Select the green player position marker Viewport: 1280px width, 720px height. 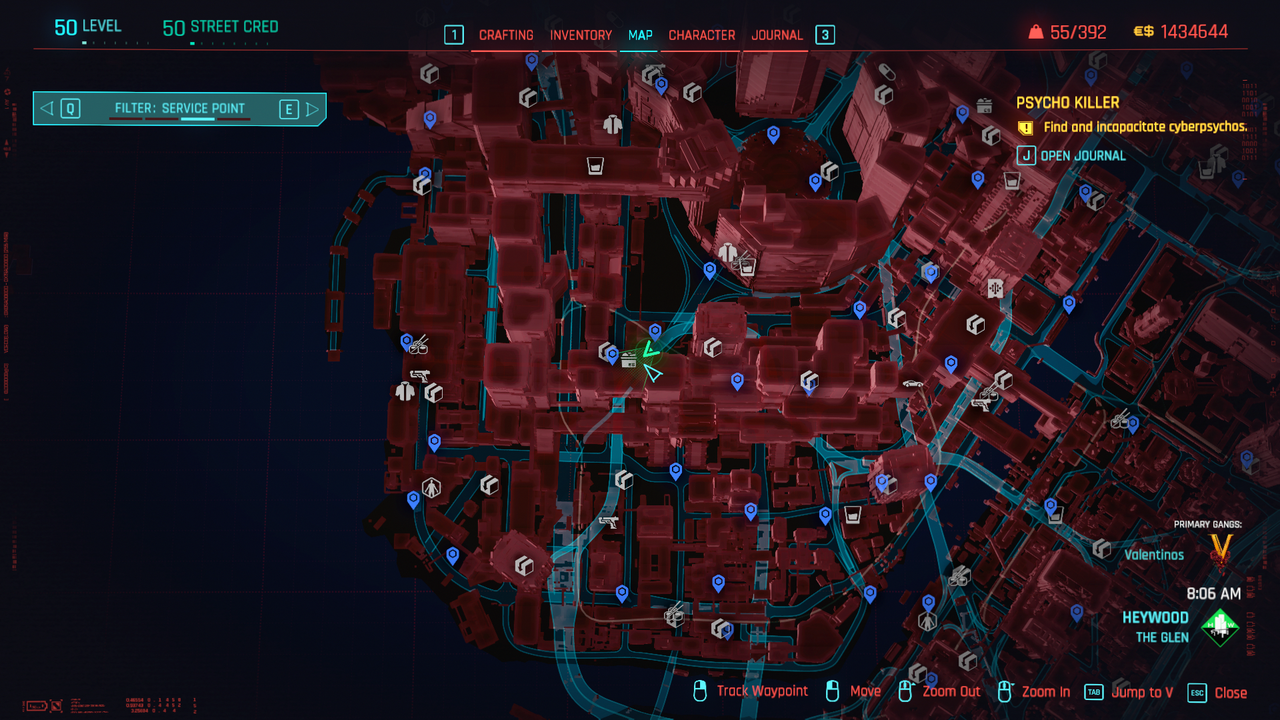(648, 349)
